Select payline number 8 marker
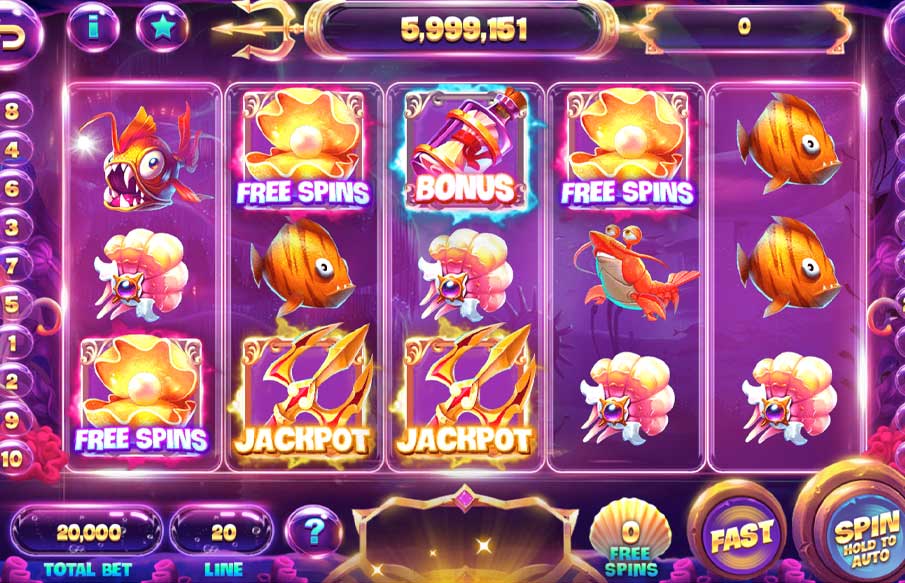 [x=12, y=112]
